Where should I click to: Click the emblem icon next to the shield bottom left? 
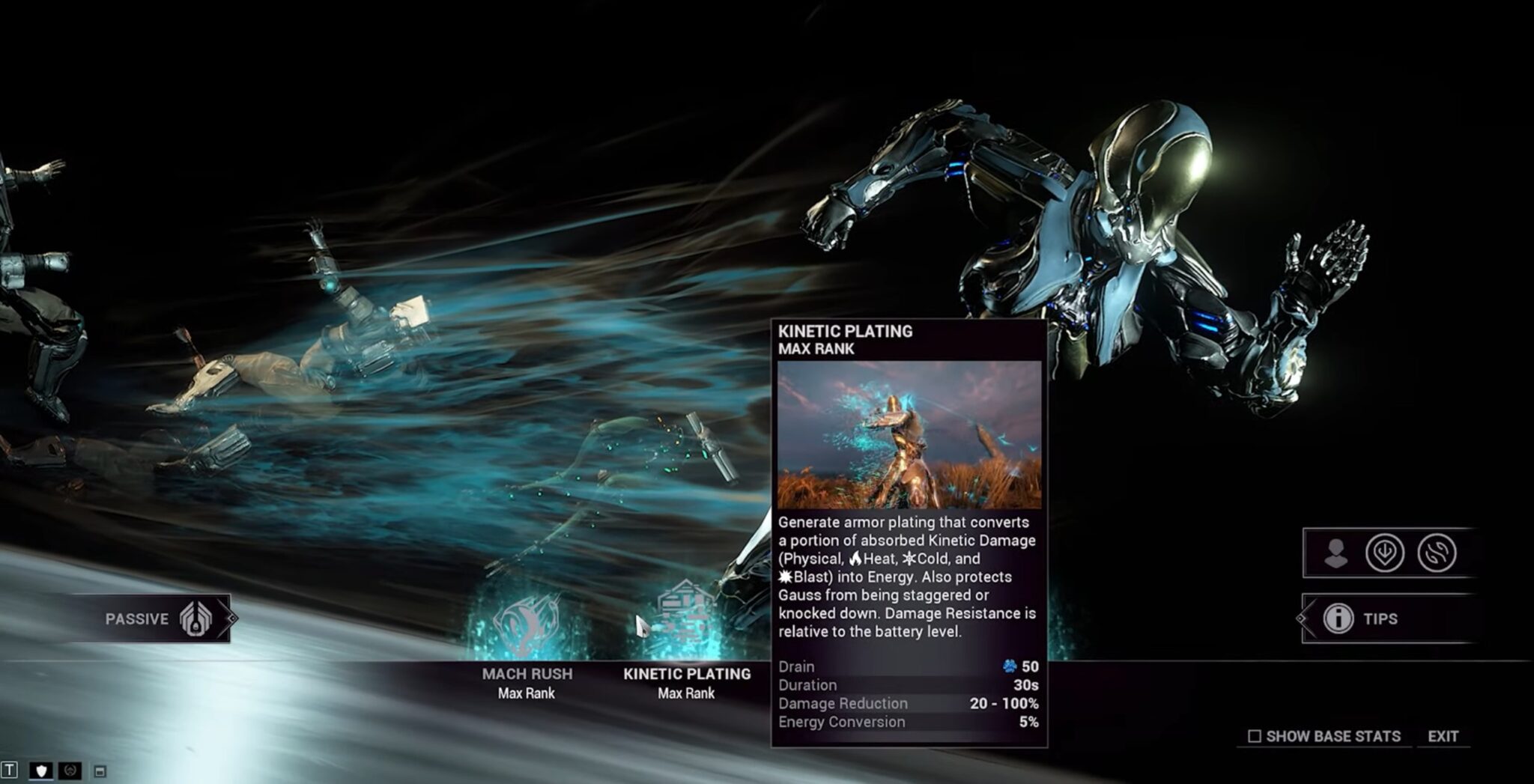pyautogui.click(x=70, y=770)
